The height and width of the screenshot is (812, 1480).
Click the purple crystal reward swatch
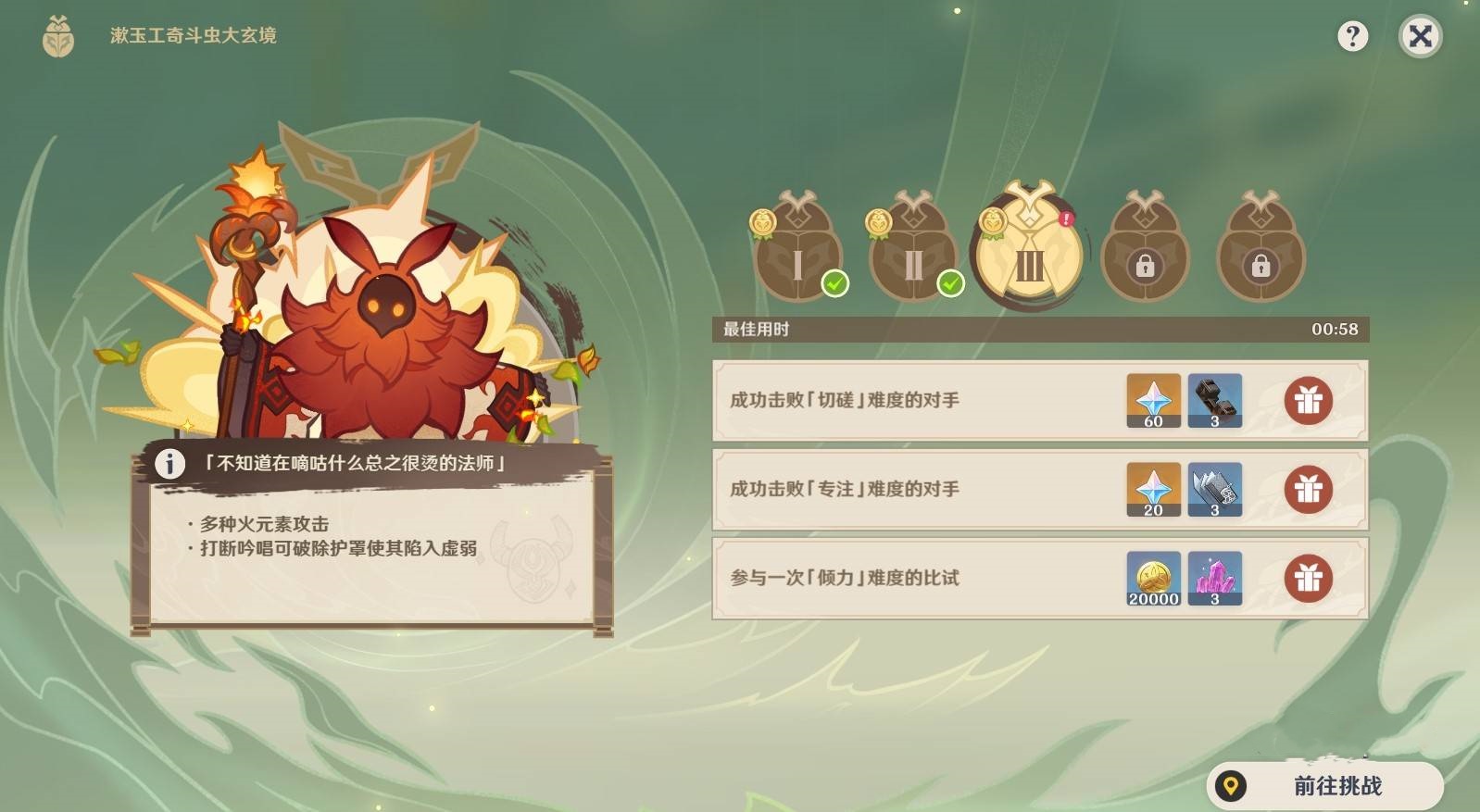(1215, 579)
